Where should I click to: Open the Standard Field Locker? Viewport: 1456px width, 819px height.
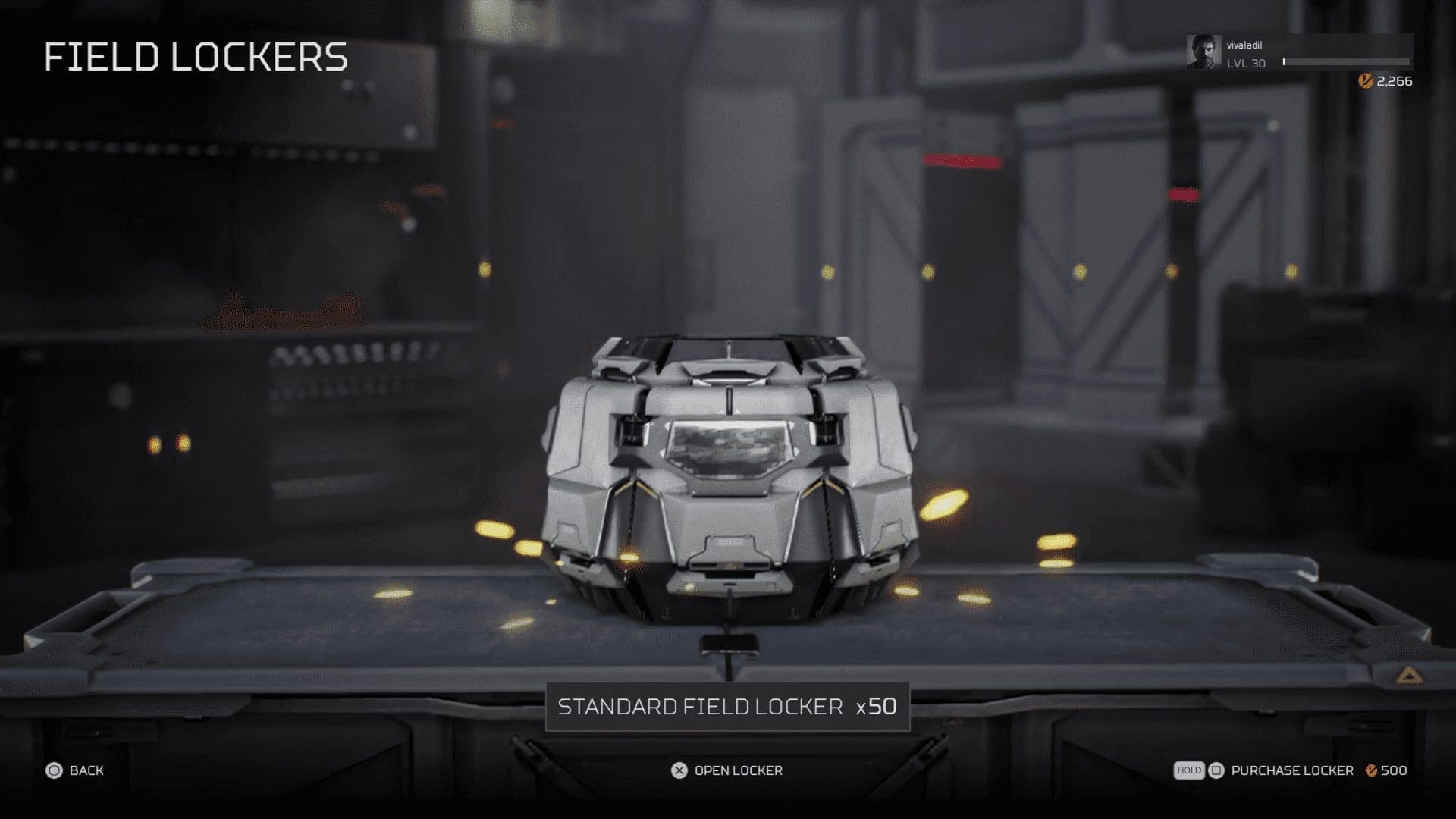(x=727, y=770)
